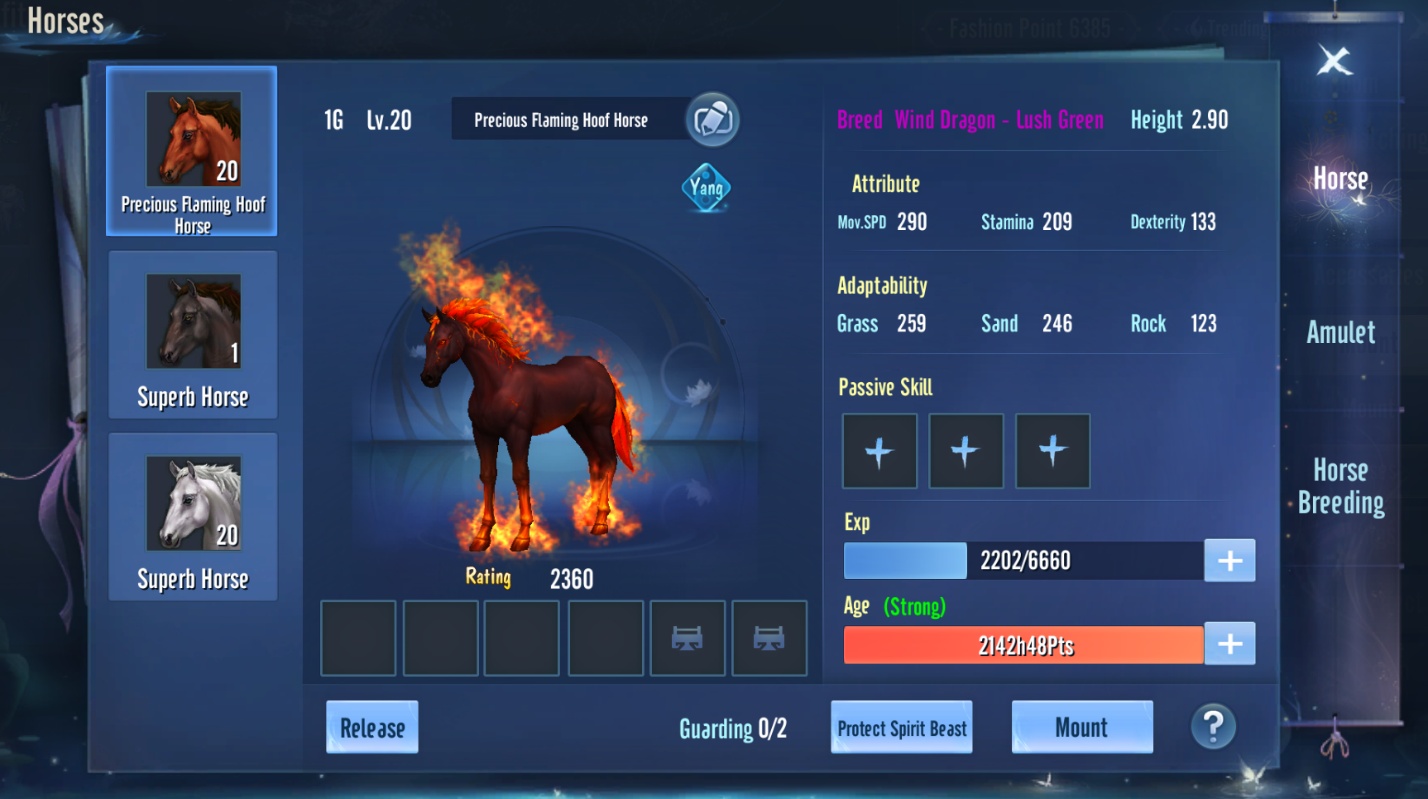Select the Horse tab
Screen dimensions: 1428x799
point(1340,179)
